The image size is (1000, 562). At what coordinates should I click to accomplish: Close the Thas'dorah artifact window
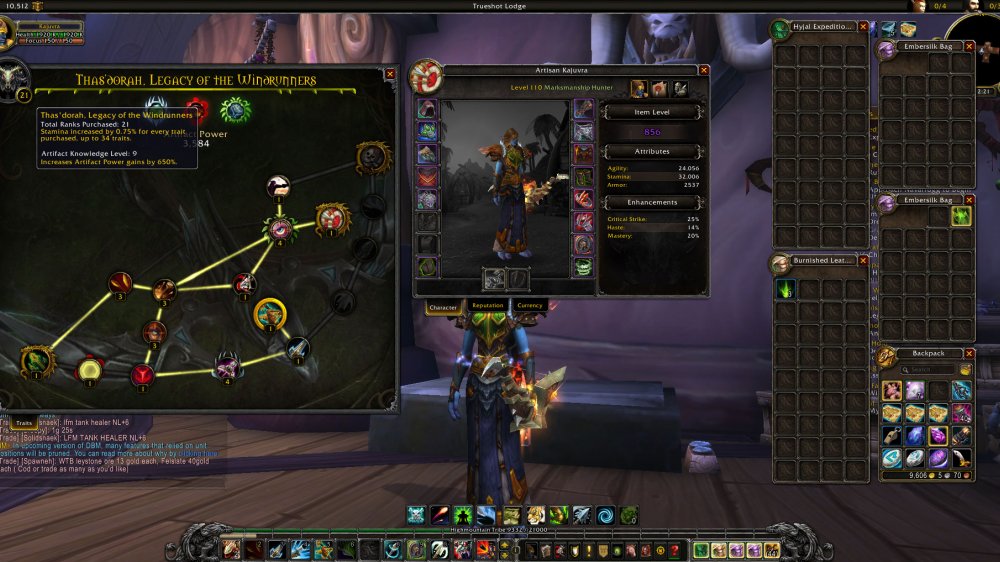pos(389,73)
